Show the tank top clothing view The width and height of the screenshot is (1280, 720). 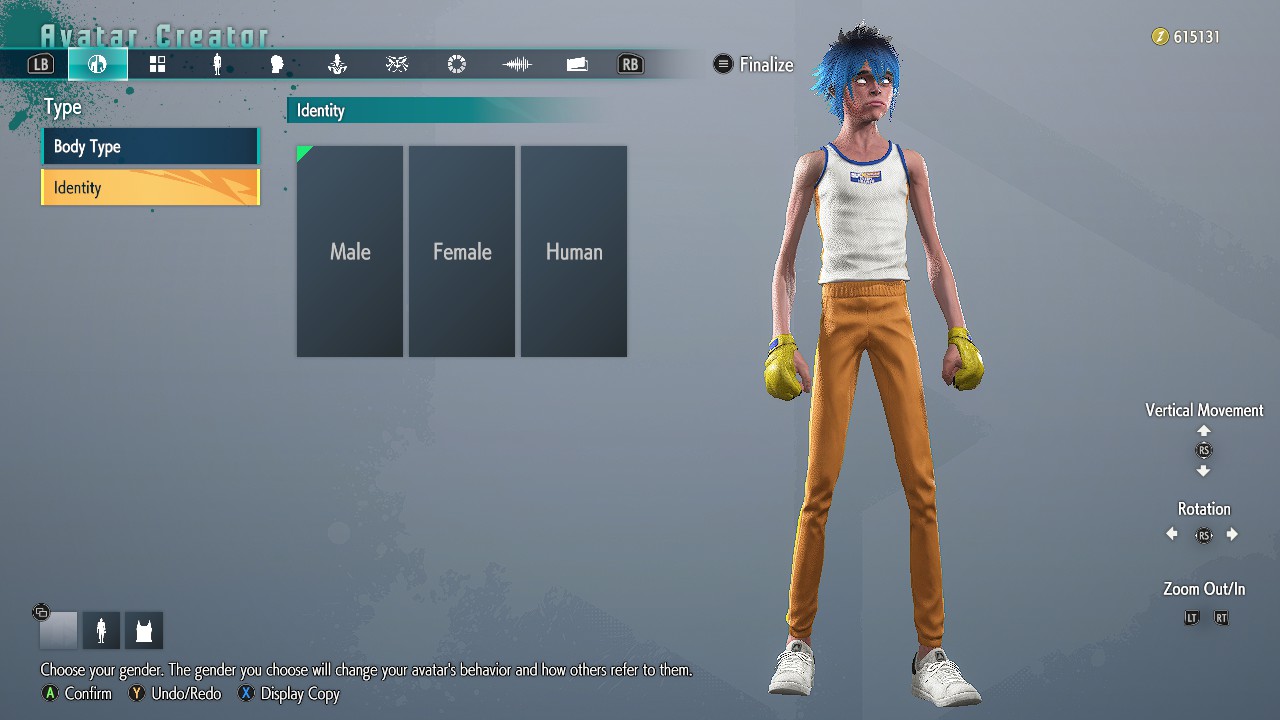(144, 631)
